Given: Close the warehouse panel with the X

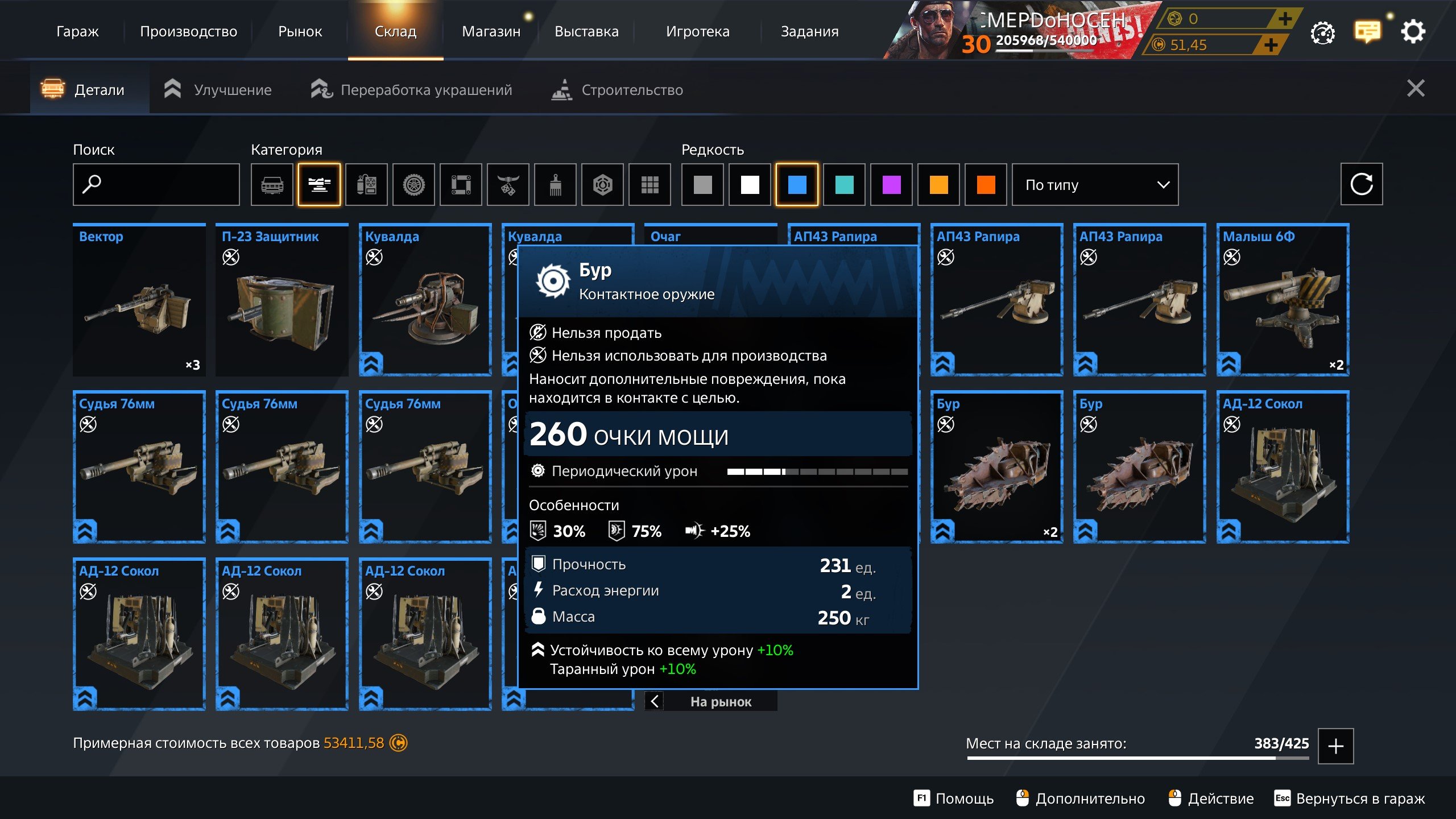Looking at the screenshot, I should point(1415,89).
